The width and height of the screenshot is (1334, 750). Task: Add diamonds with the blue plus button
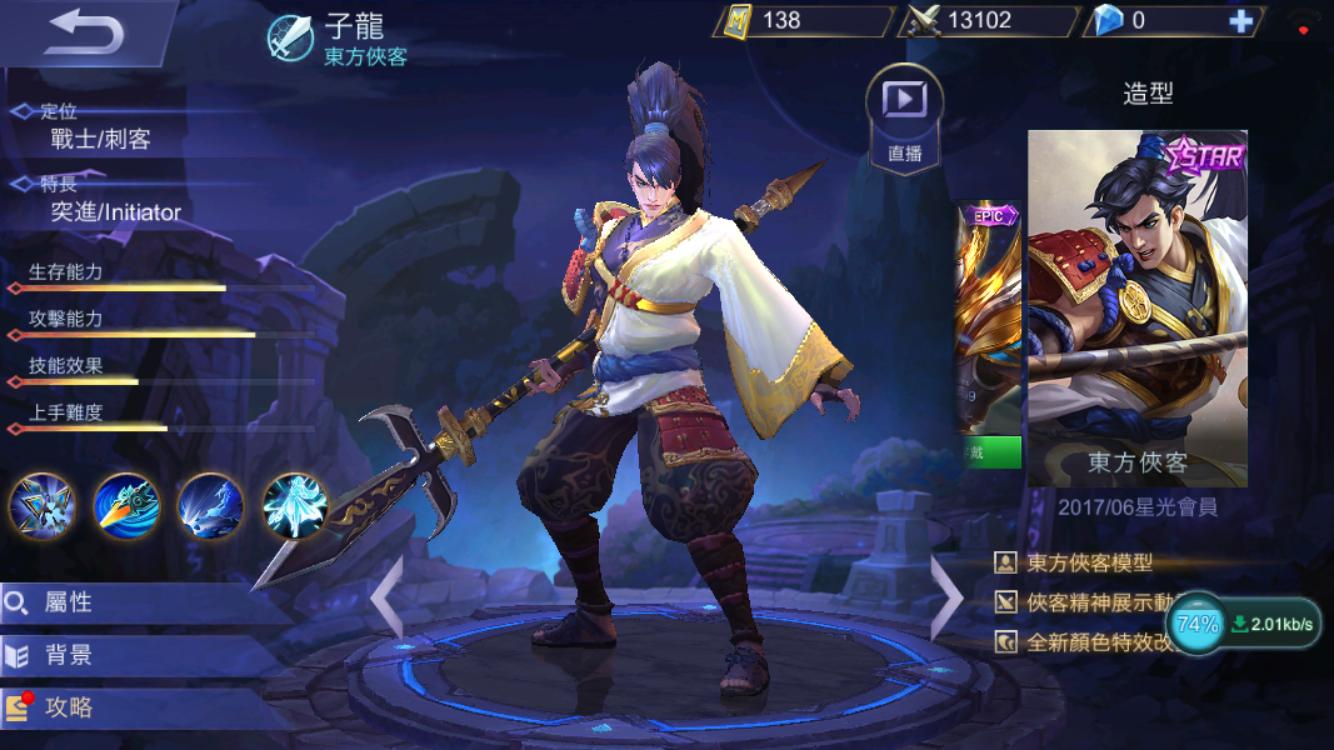[1240, 21]
